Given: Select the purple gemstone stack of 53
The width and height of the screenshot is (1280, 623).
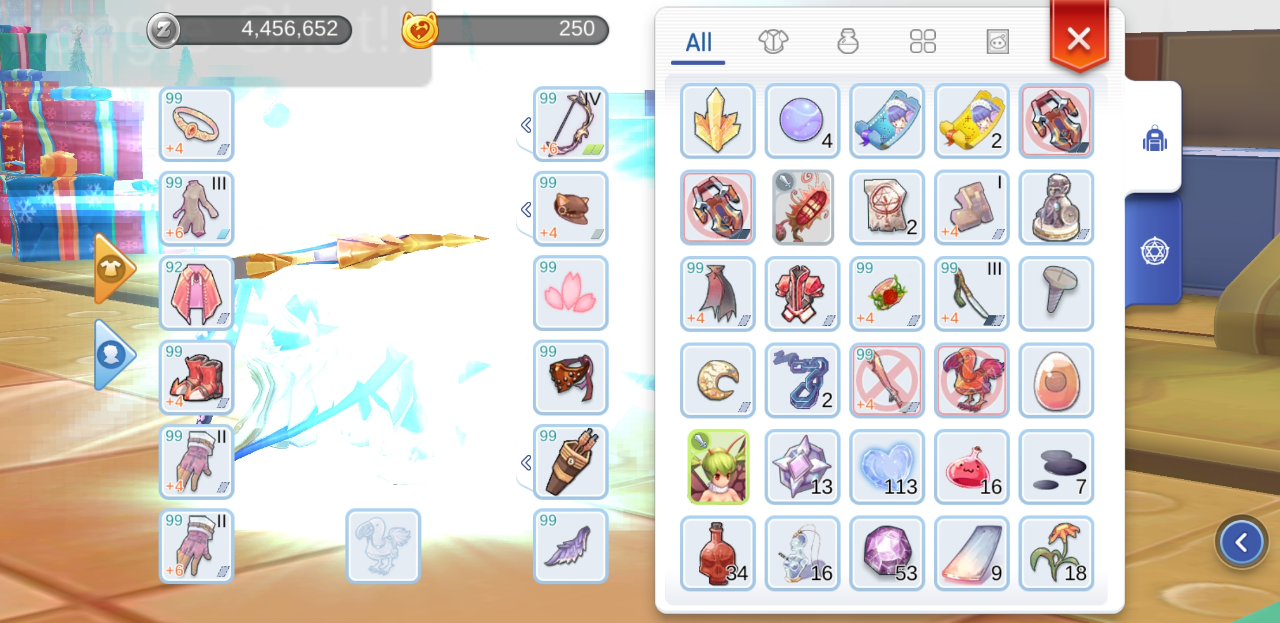Looking at the screenshot, I should (x=887, y=553).
